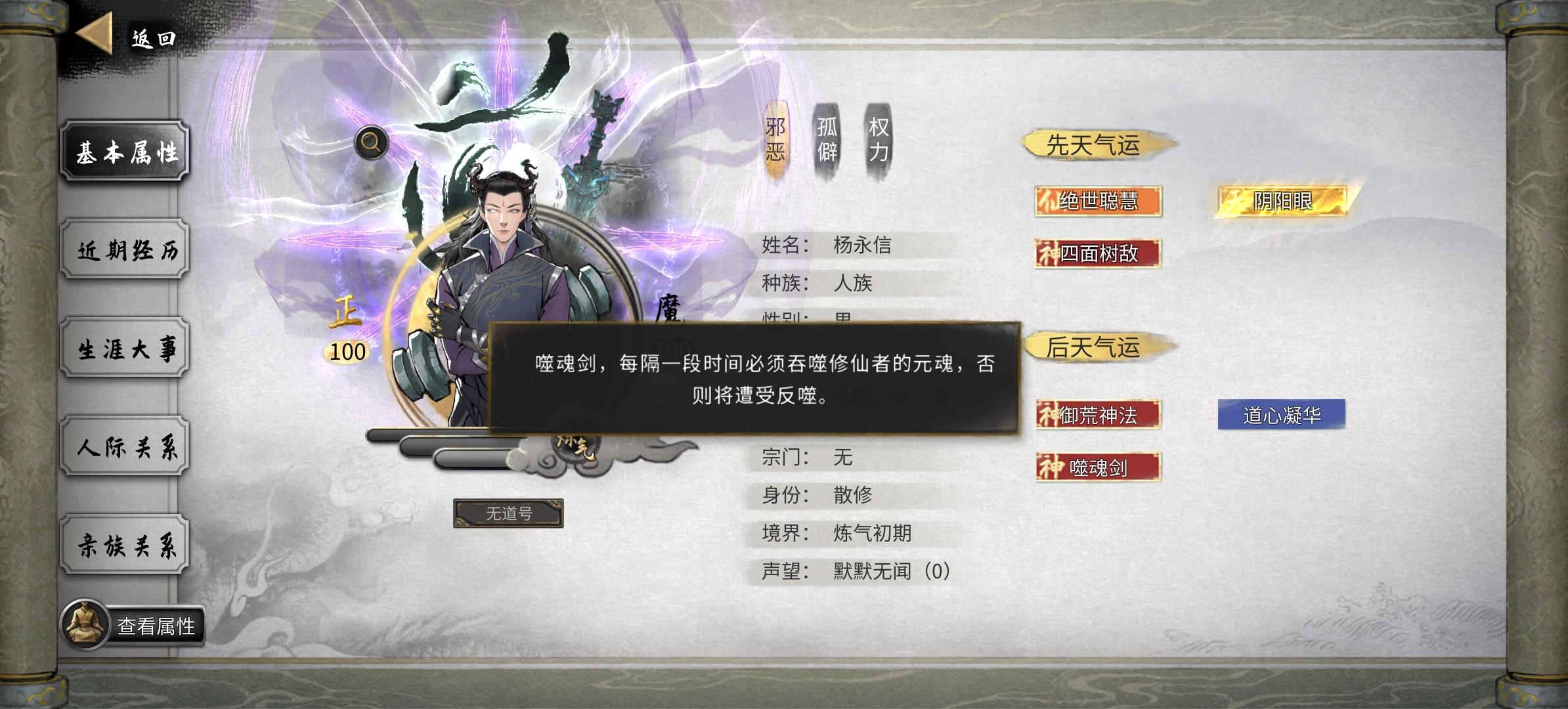The height and width of the screenshot is (709, 1568).
Task: Click the 神 icon beside 四面树敌
Action: click(x=1051, y=254)
